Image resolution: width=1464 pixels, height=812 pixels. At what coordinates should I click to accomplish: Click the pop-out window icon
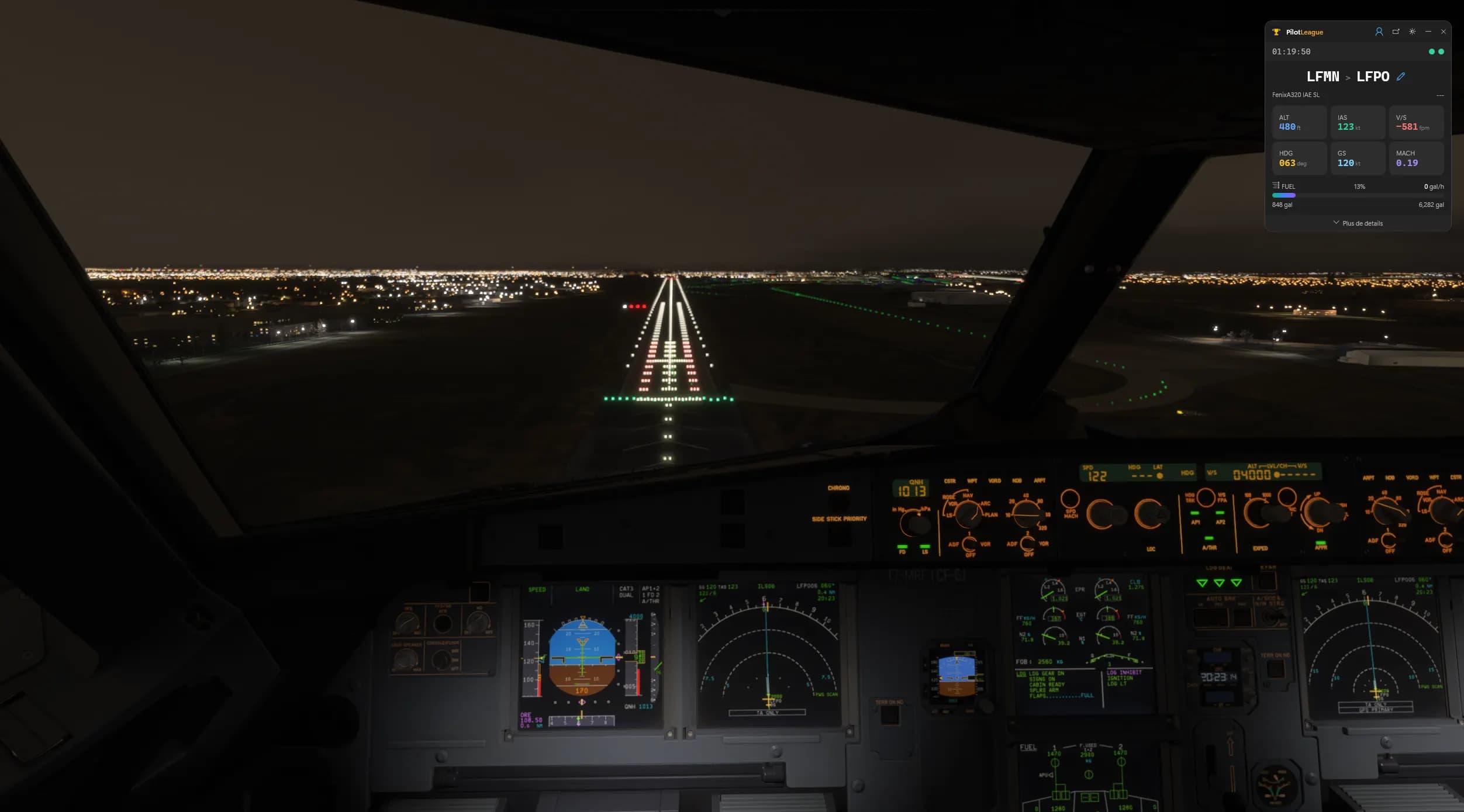click(x=1396, y=32)
